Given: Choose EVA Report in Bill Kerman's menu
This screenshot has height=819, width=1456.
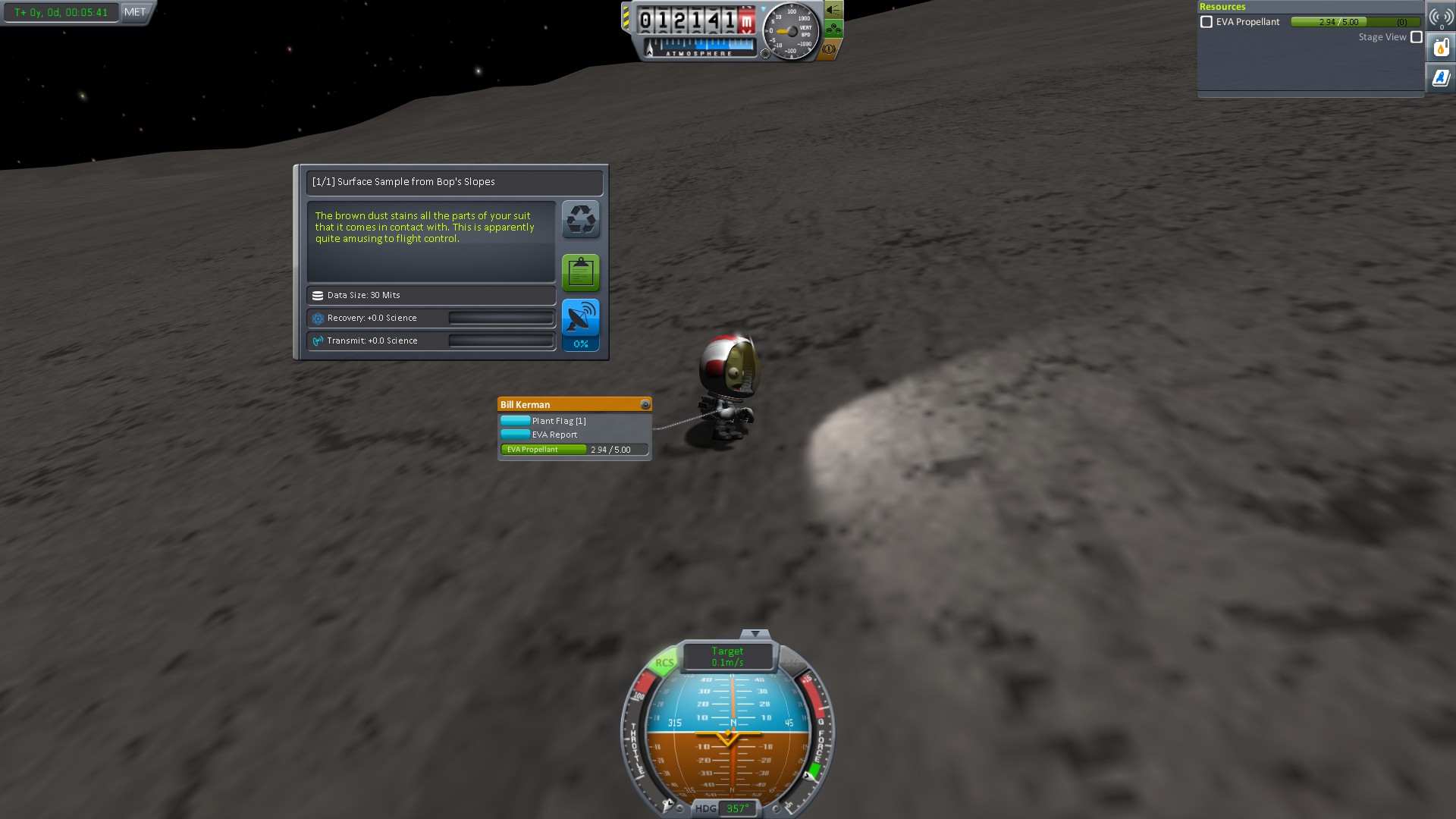Looking at the screenshot, I should (554, 435).
